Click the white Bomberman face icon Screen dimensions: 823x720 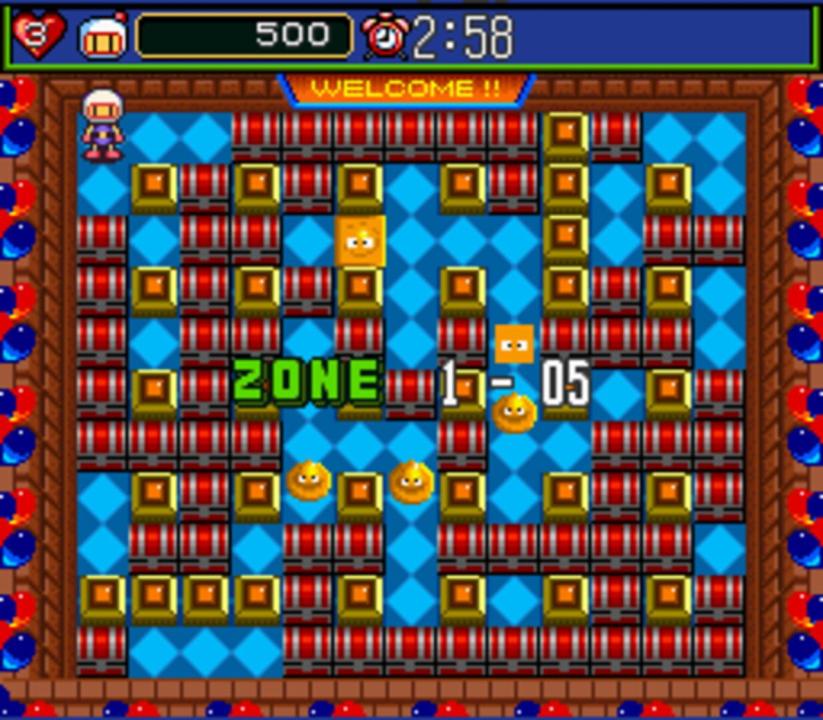point(103,37)
